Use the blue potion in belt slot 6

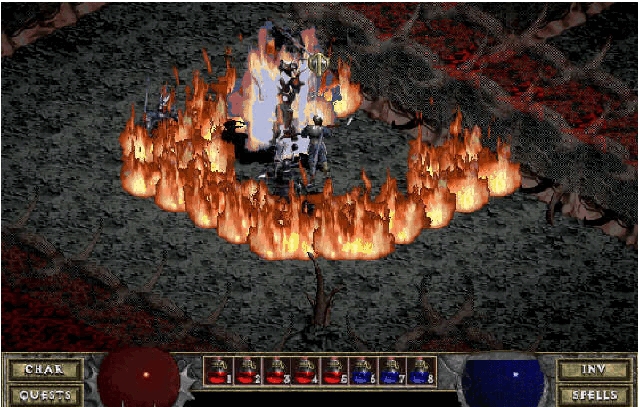click(364, 371)
